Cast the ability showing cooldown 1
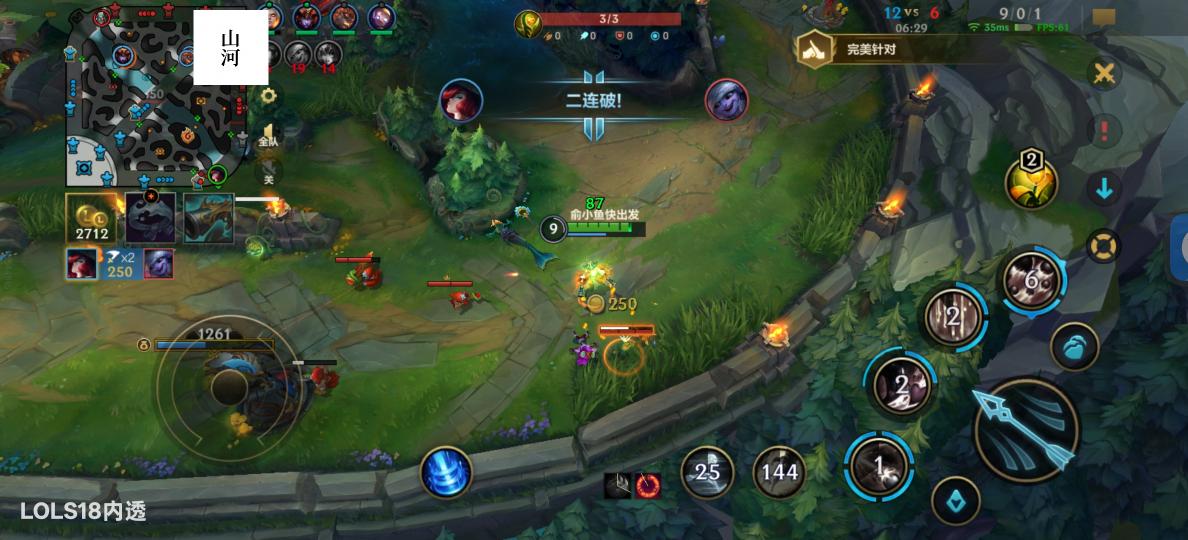This screenshot has height=540, width=1188. coord(878,465)
